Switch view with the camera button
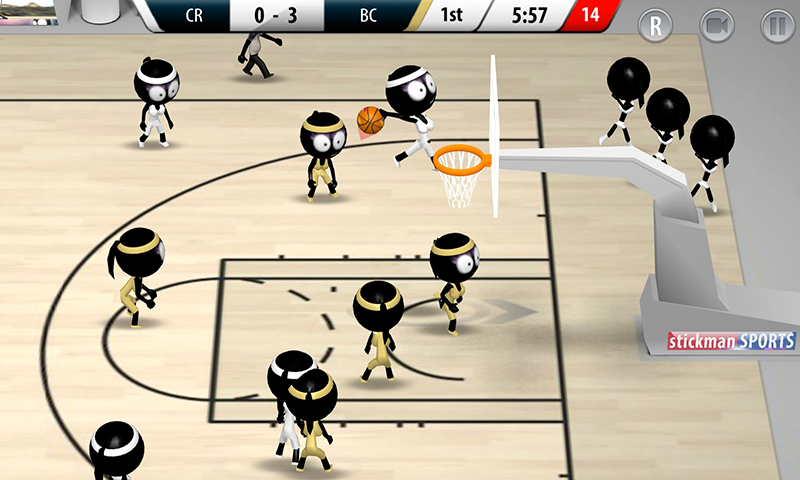800x480 pixels. (716, 26)
